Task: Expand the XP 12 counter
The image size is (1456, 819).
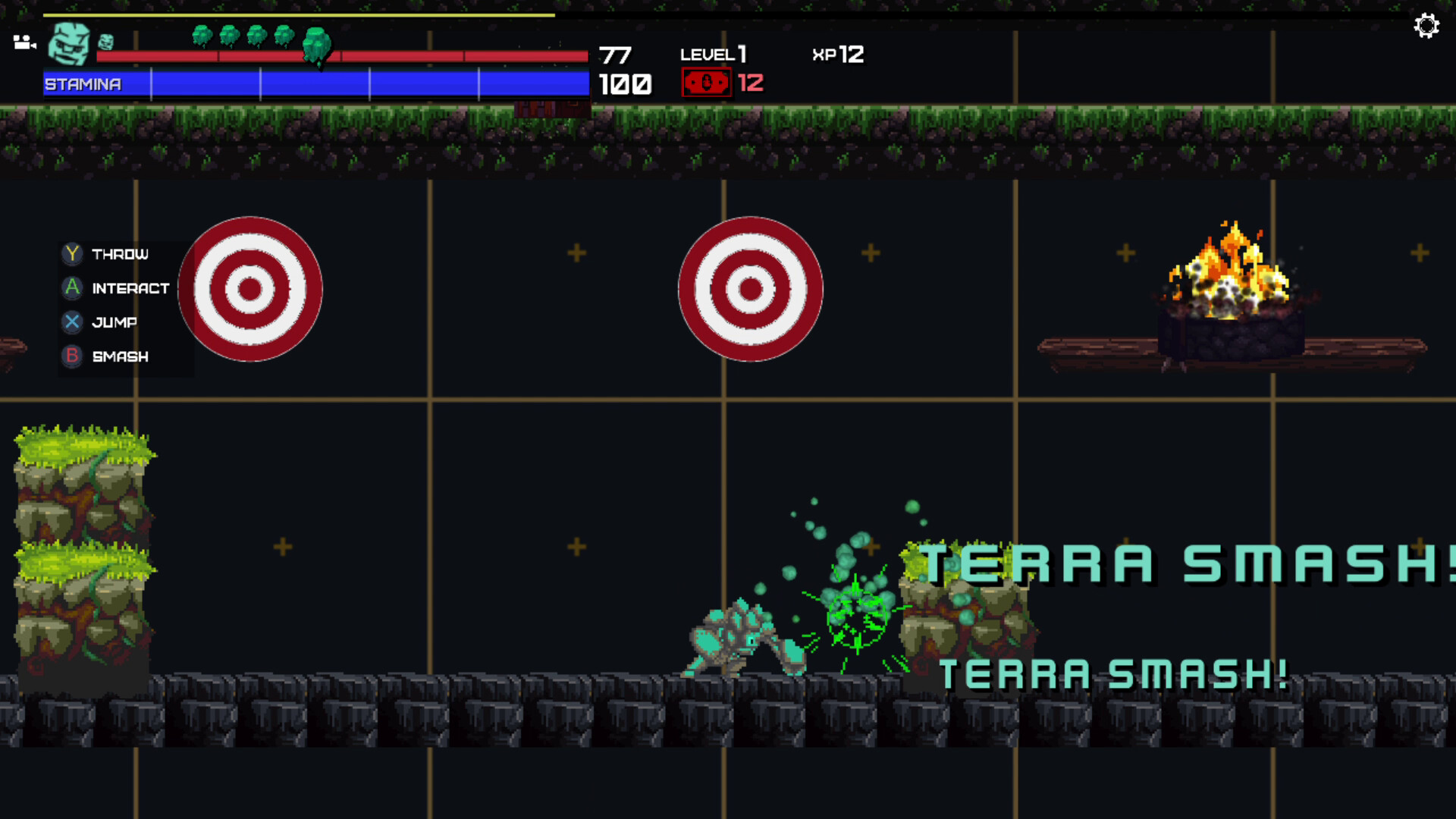Action: (836, 55)
